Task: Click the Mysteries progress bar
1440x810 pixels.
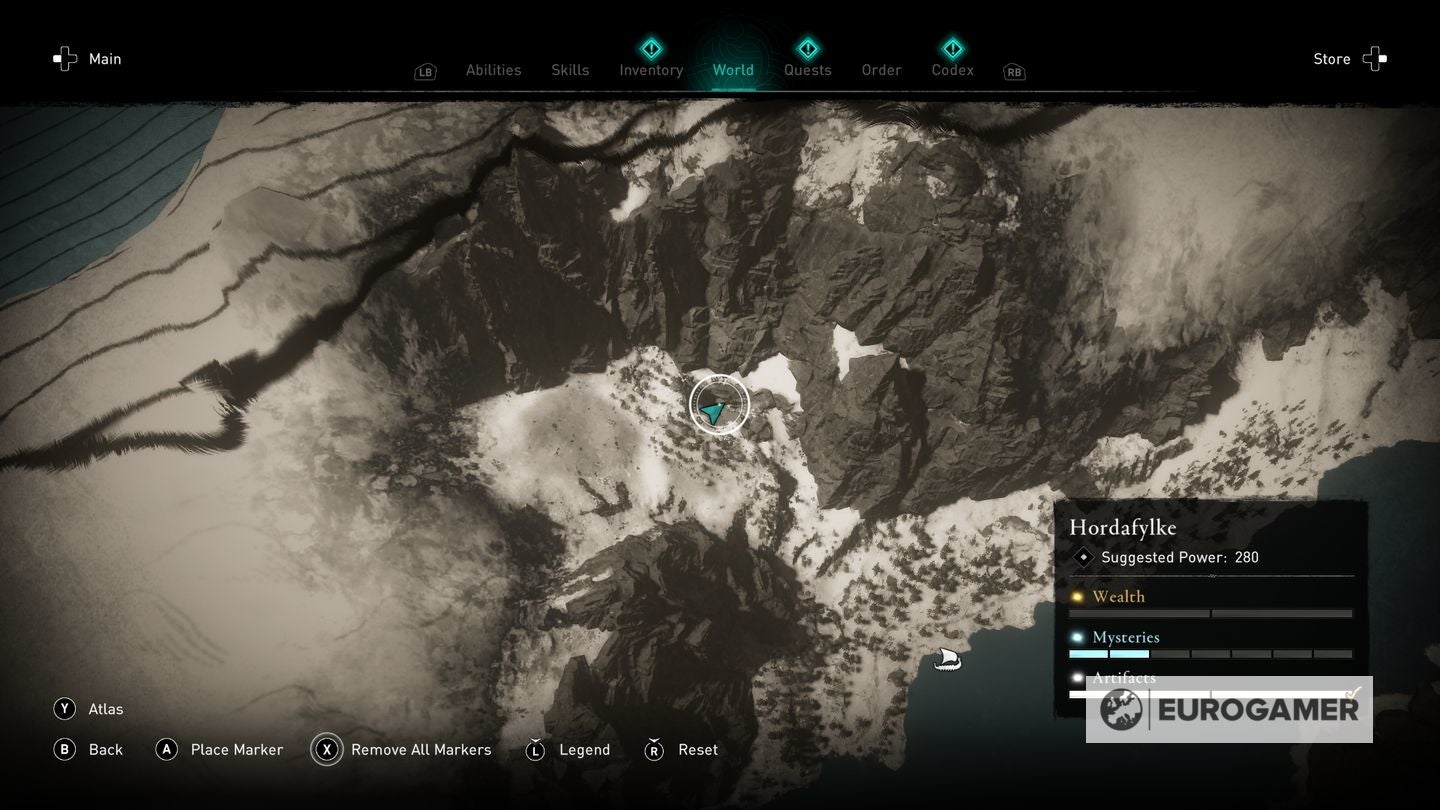Action: [1210, 653]
